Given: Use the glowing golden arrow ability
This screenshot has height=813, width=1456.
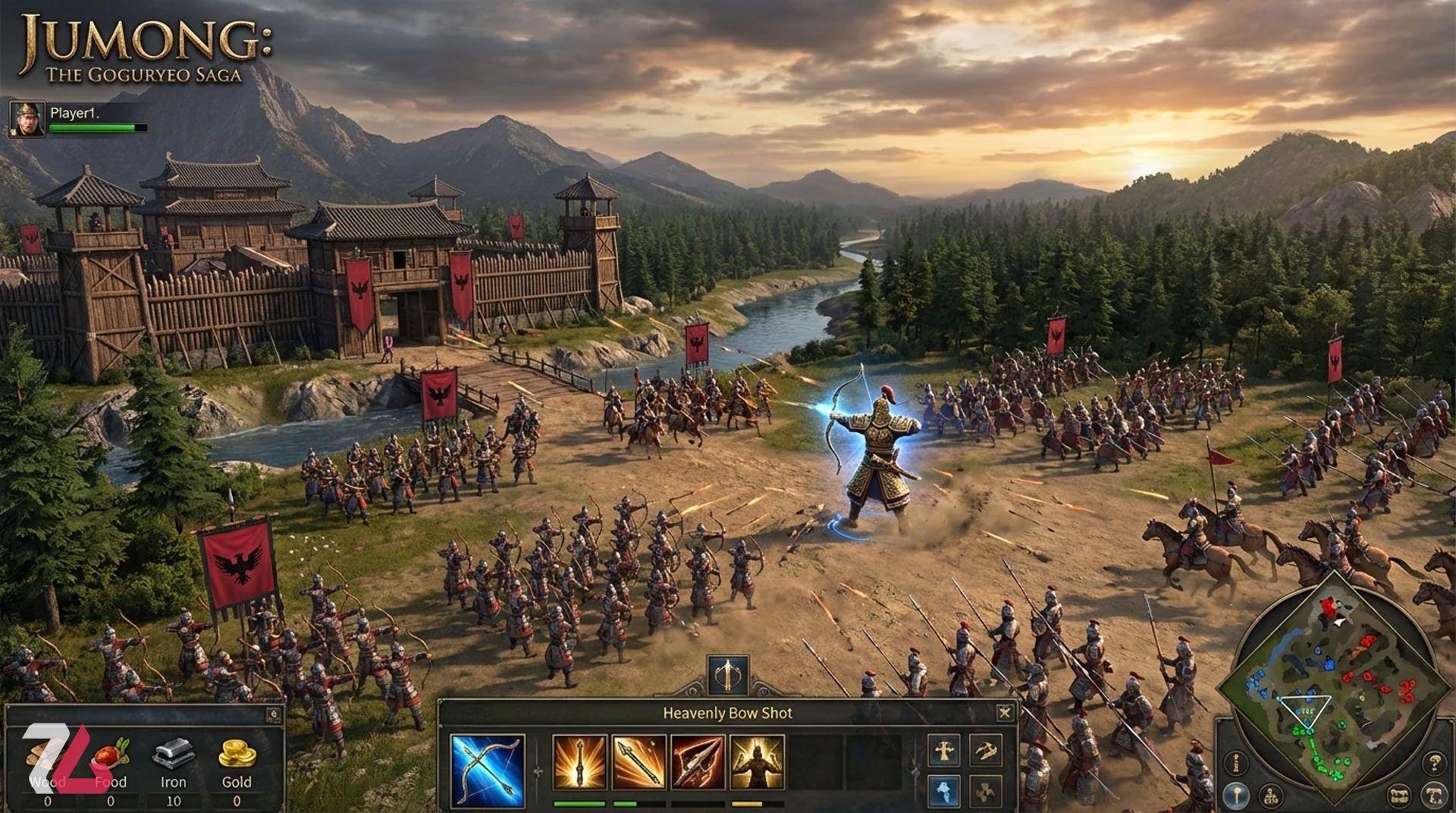Looking at the screenshot, I should tap(579, 762).
